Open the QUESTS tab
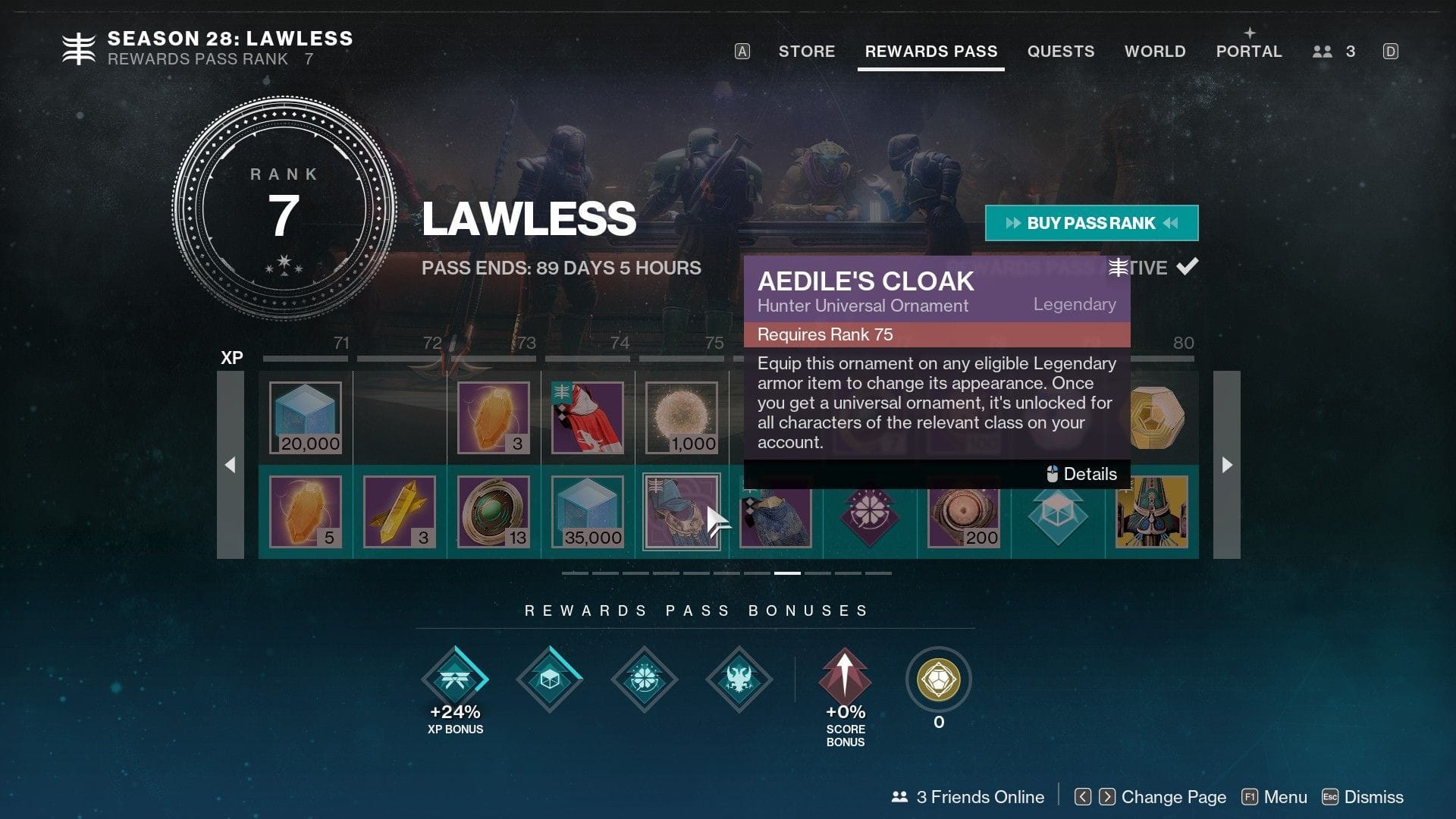 point(1061,52)
